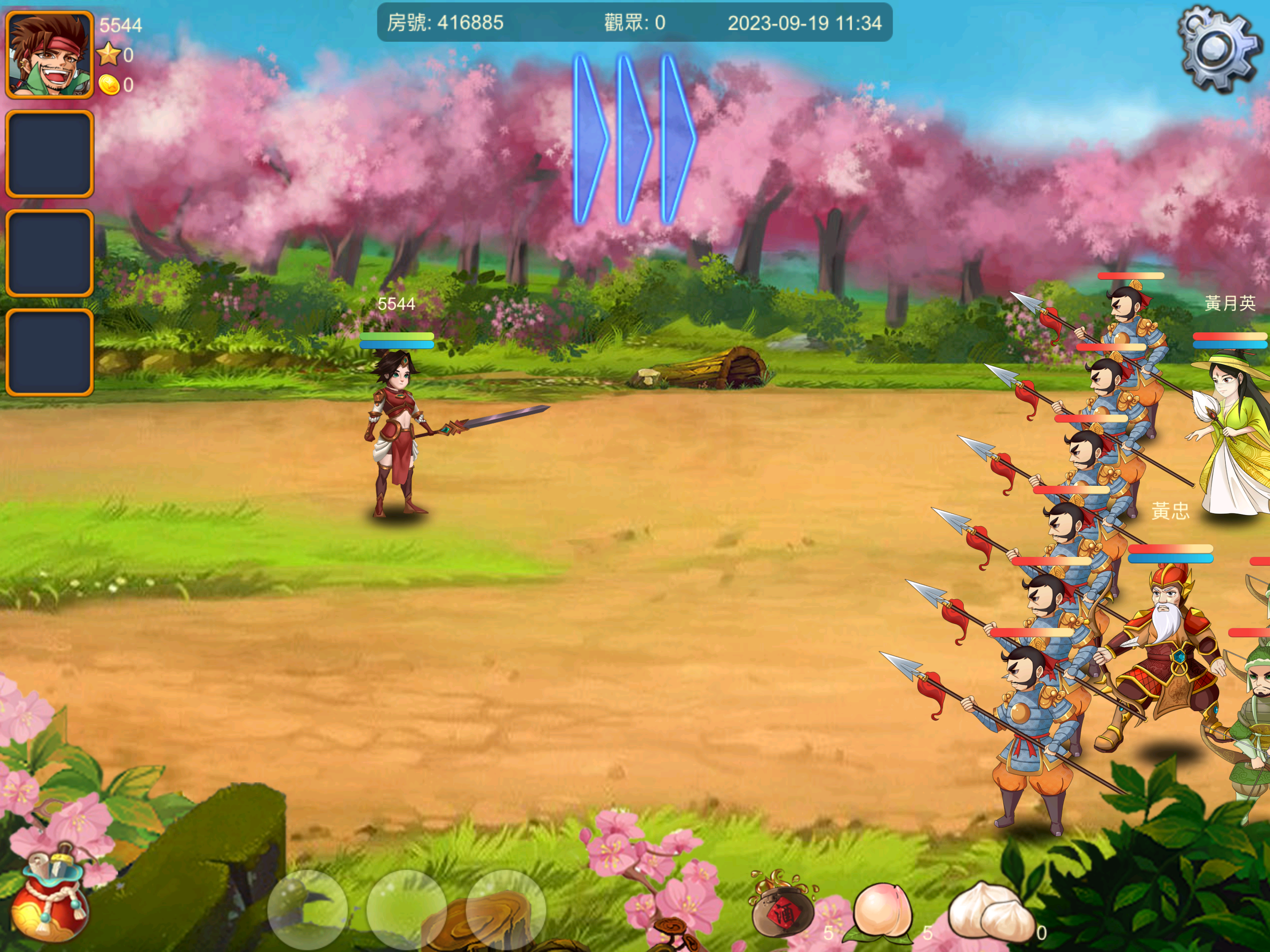Click the player avatar portrait
The height and width of the screenshot is (952, 1270).
49,54
